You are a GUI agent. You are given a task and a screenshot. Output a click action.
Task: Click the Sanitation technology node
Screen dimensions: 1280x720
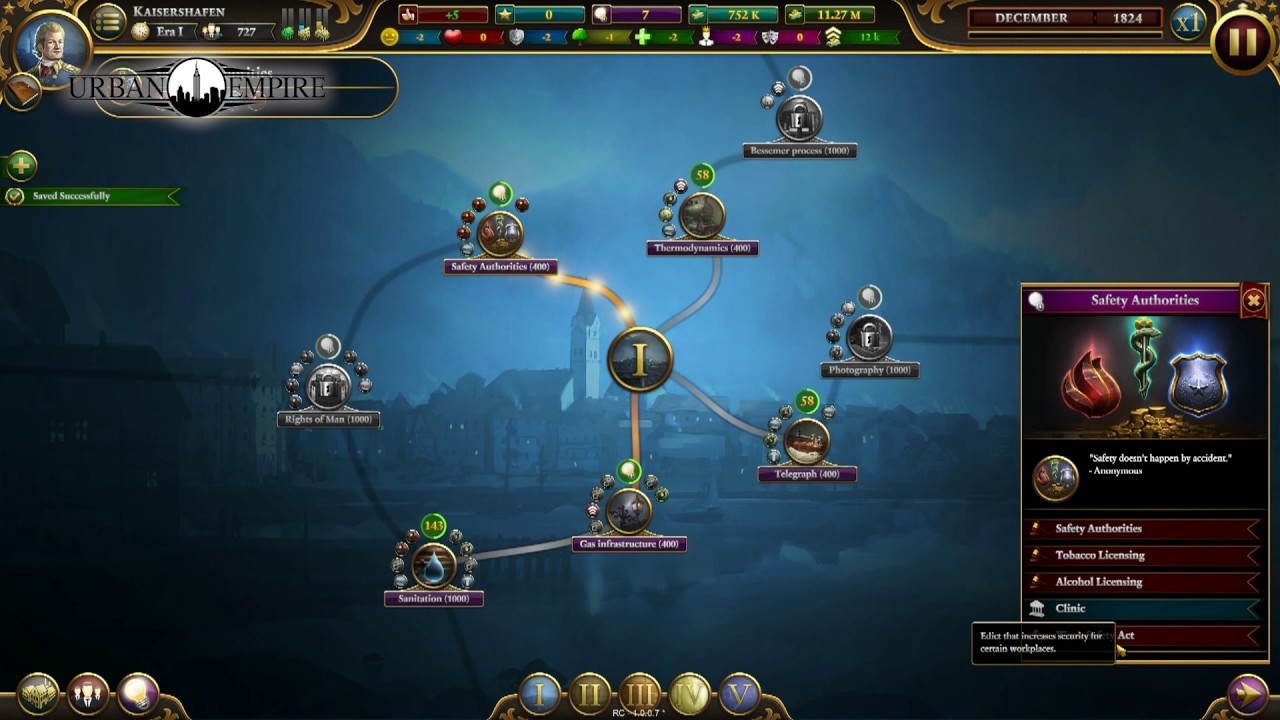tap(433, 567)
